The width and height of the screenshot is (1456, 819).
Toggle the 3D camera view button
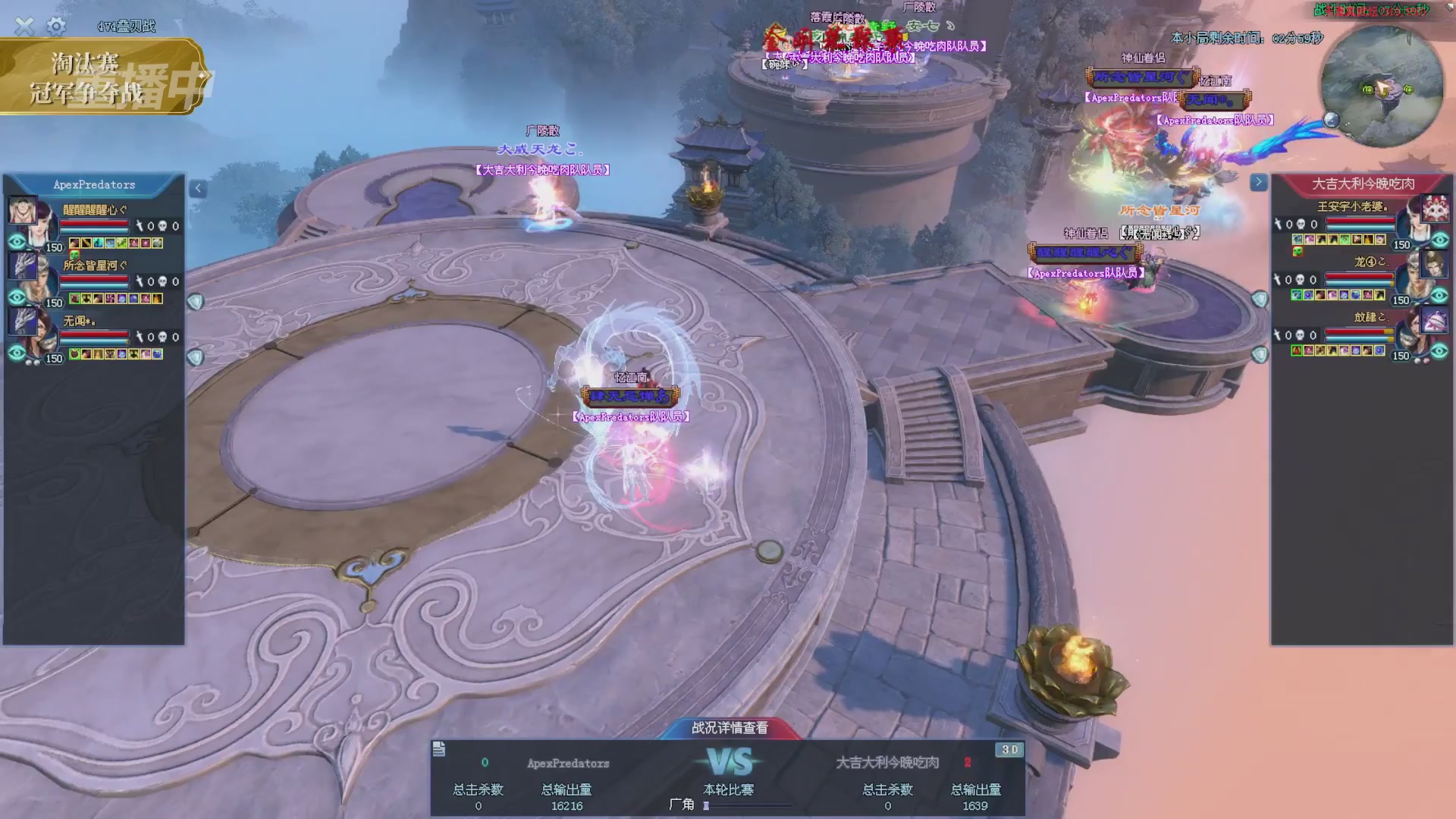point(1009,750)
